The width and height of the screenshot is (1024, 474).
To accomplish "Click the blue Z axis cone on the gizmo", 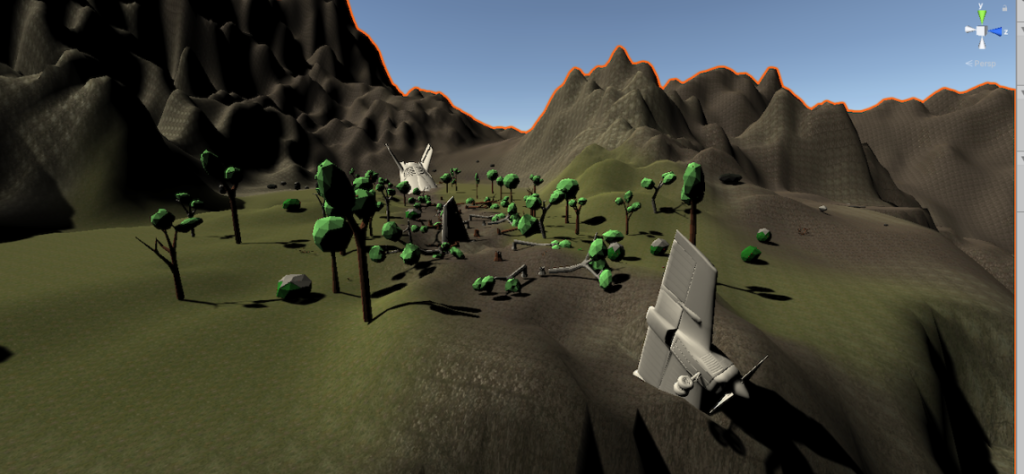I will tap(998, 32).
